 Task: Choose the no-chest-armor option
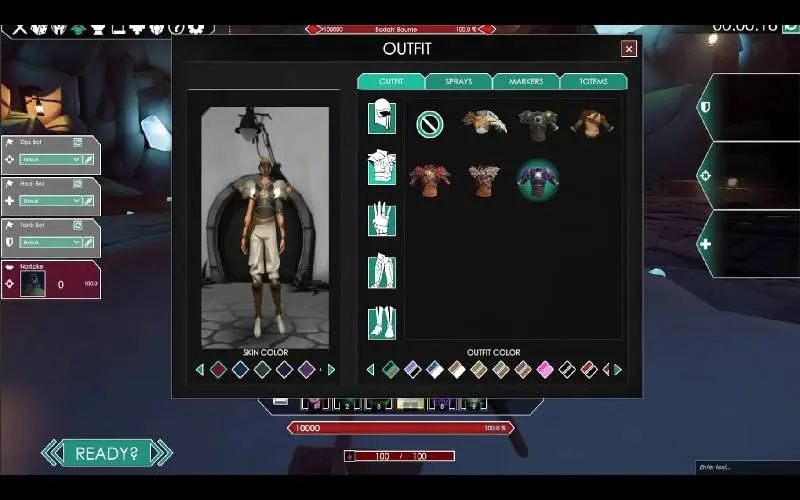[x=430, y=124]
